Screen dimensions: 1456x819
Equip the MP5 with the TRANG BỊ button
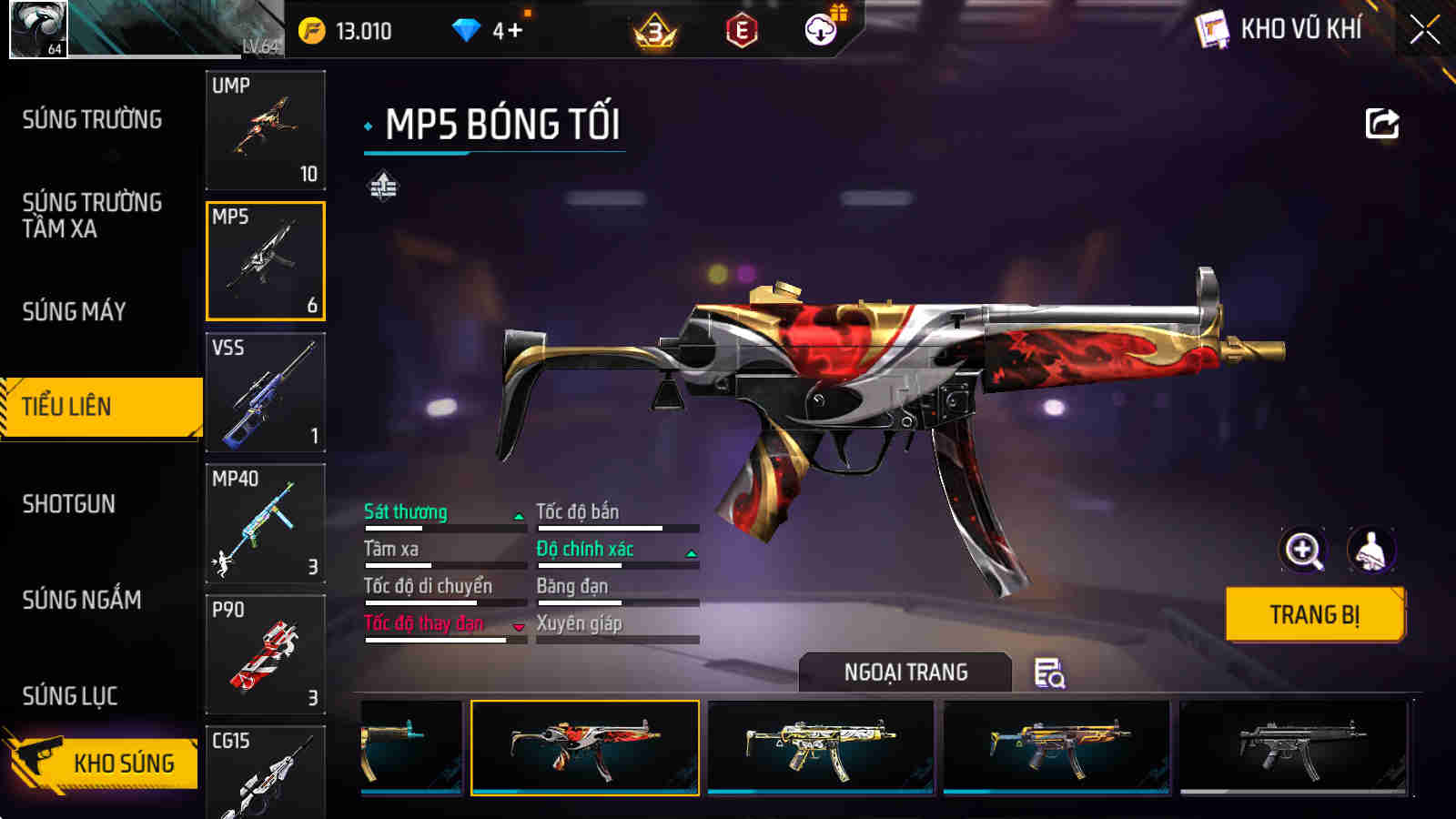(1314, 615)
